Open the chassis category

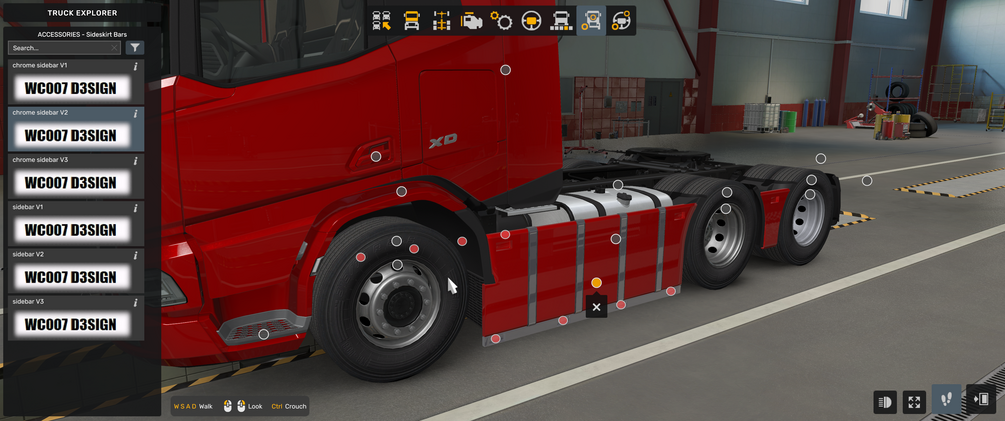pos(441,20)
